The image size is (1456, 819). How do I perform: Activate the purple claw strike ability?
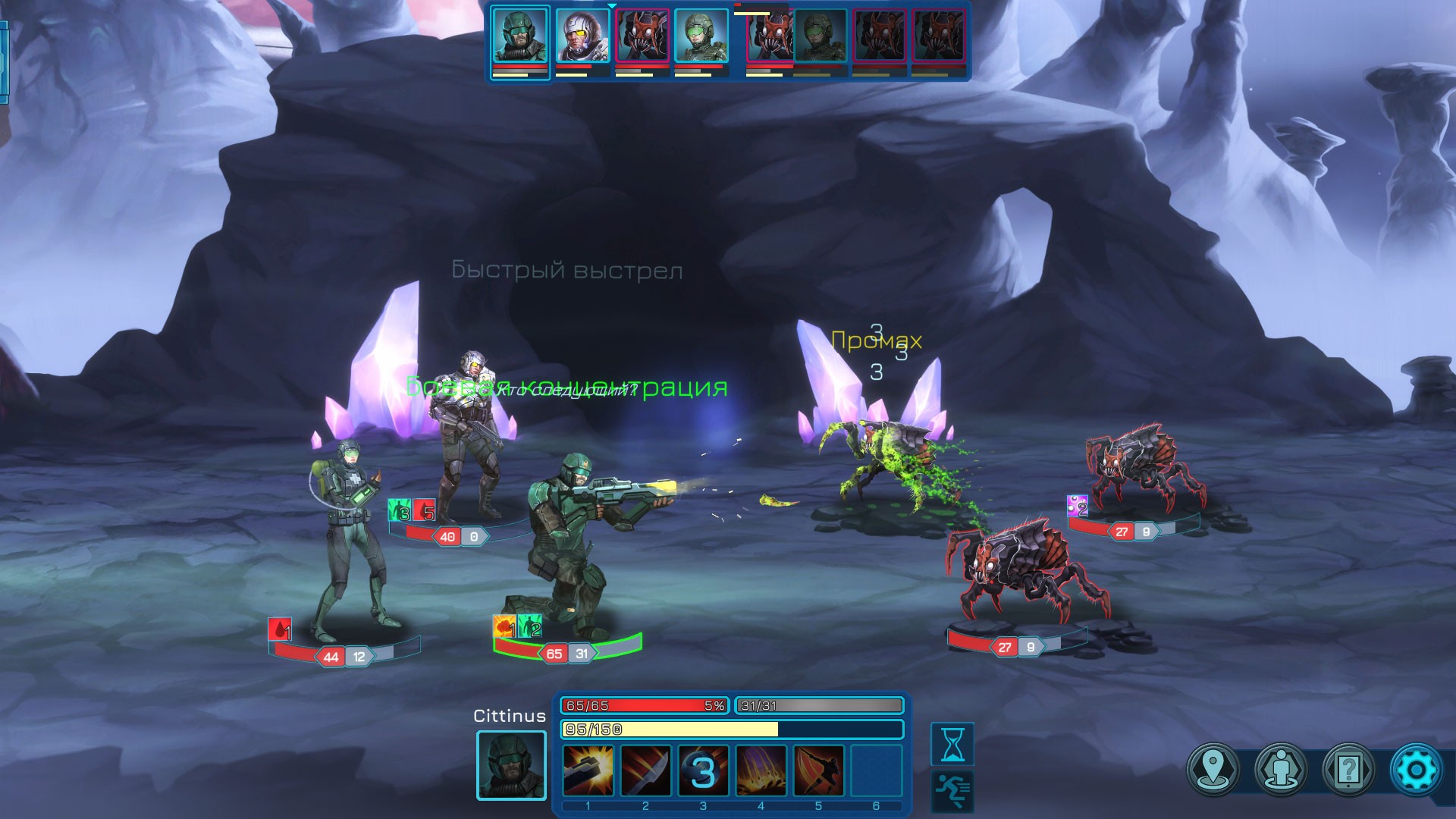(x=761, y=770)
